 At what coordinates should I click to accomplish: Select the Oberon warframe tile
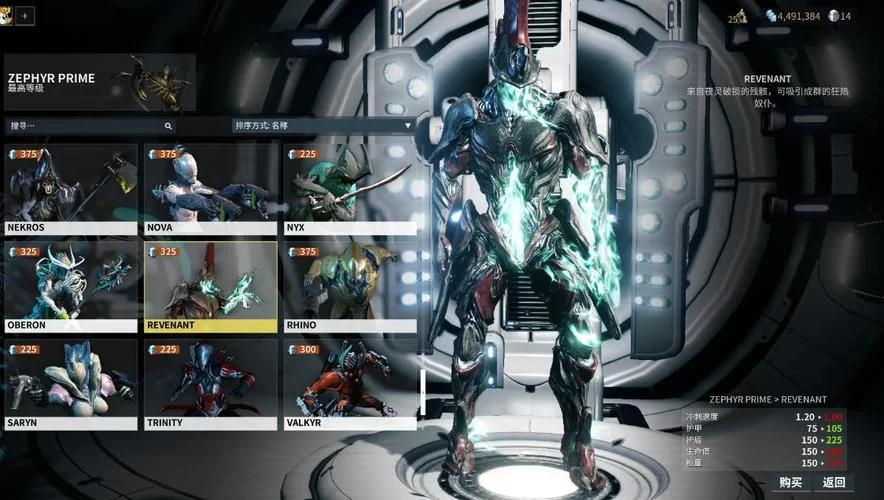pos(71,285)
